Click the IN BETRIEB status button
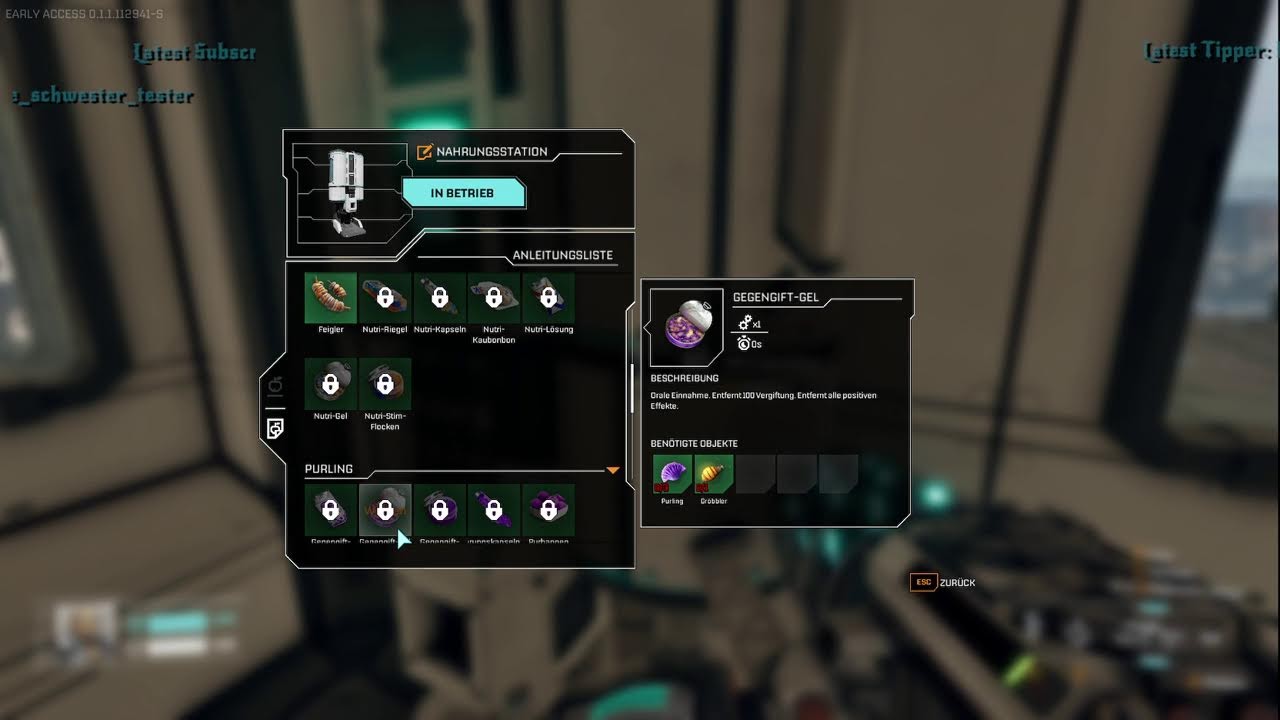The height and width of the screenshot is (720, 1280). pos(463,193)
